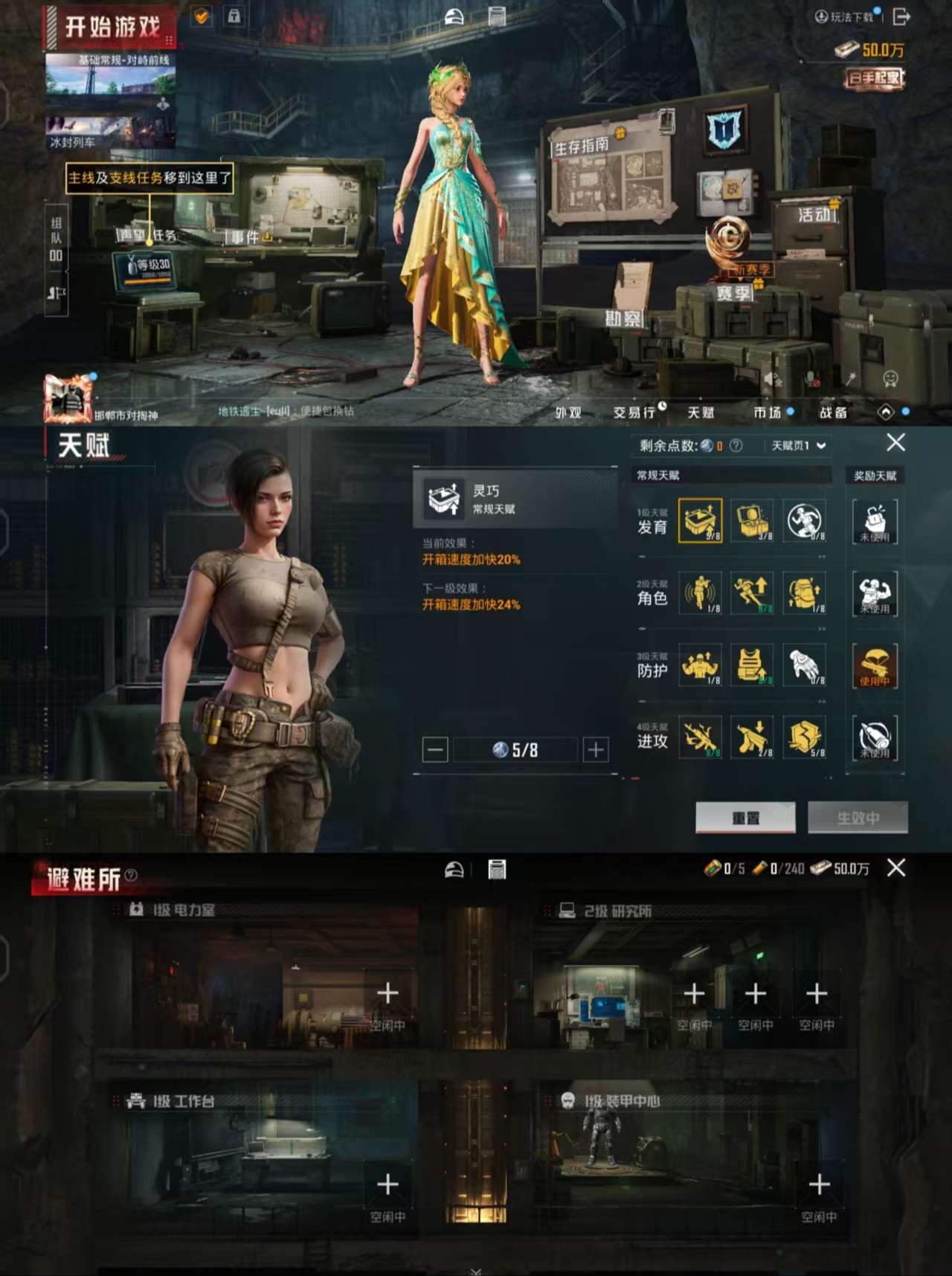
Task: Open the 天赋页1 dropdown
Action: point(794,443)
